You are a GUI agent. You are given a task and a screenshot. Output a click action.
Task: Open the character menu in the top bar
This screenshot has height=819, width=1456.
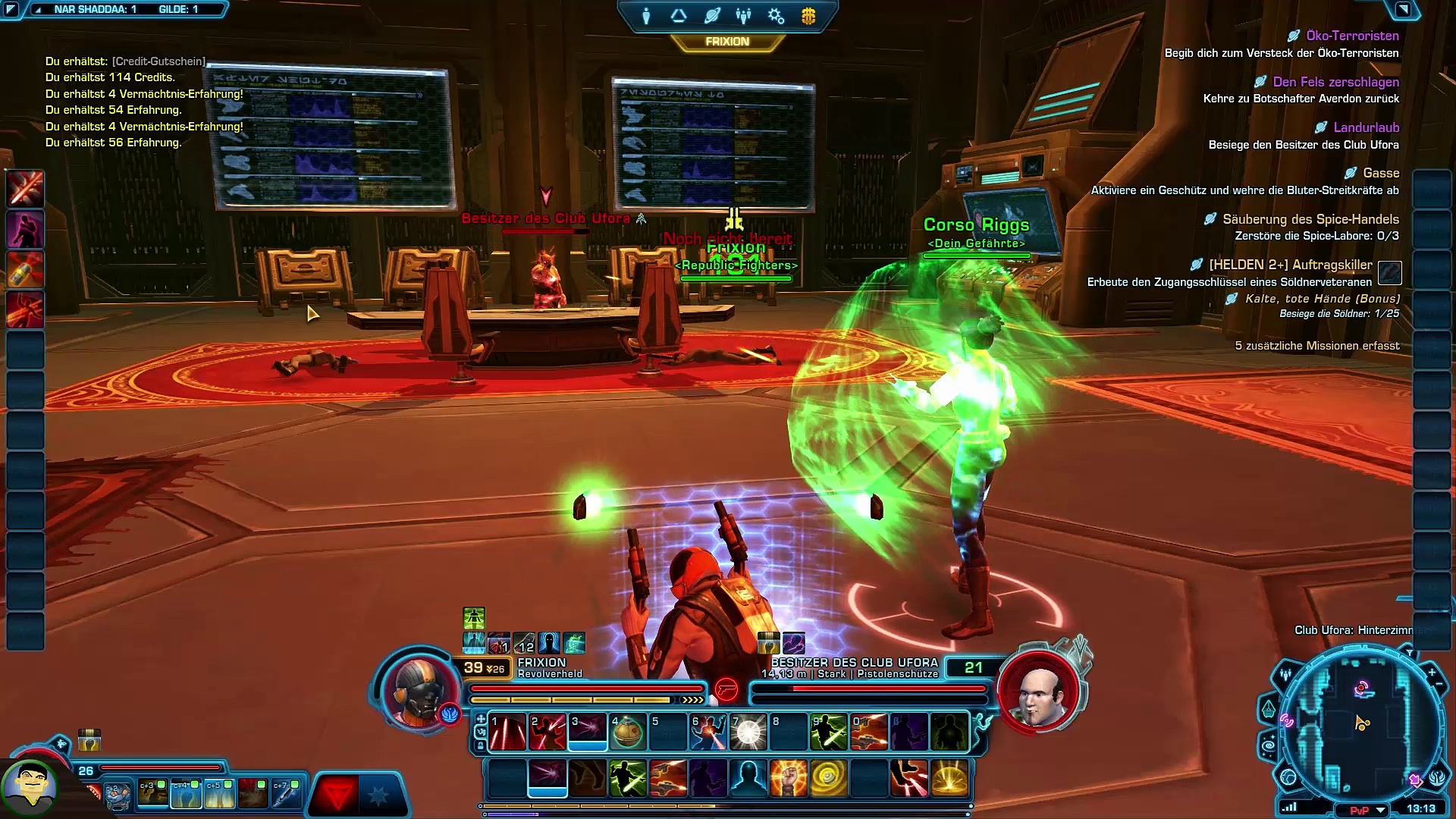tap(646, 16)
